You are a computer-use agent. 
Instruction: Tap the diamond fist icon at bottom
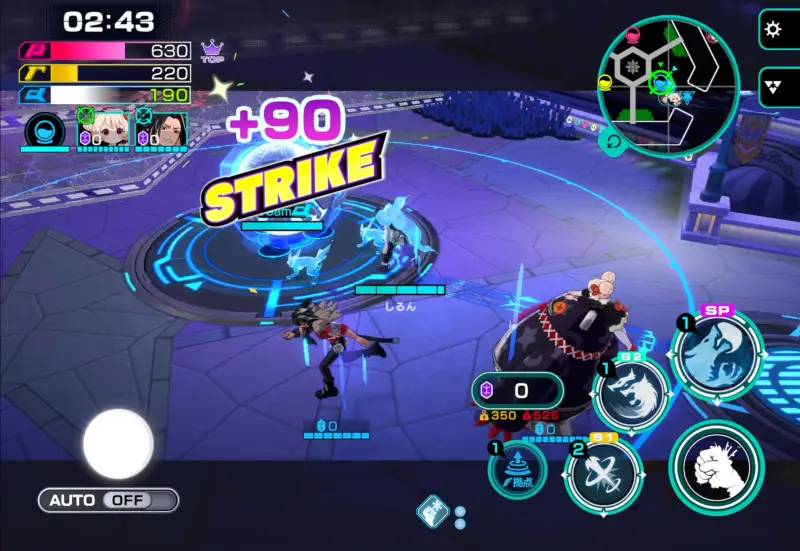(431, 513)
